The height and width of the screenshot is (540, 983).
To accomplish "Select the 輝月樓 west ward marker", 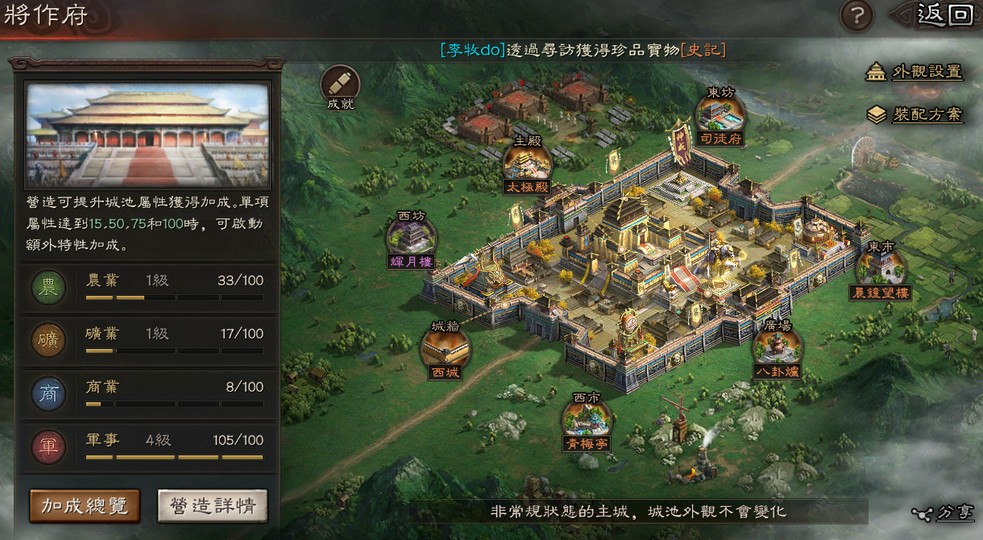I will click(411, 240).
